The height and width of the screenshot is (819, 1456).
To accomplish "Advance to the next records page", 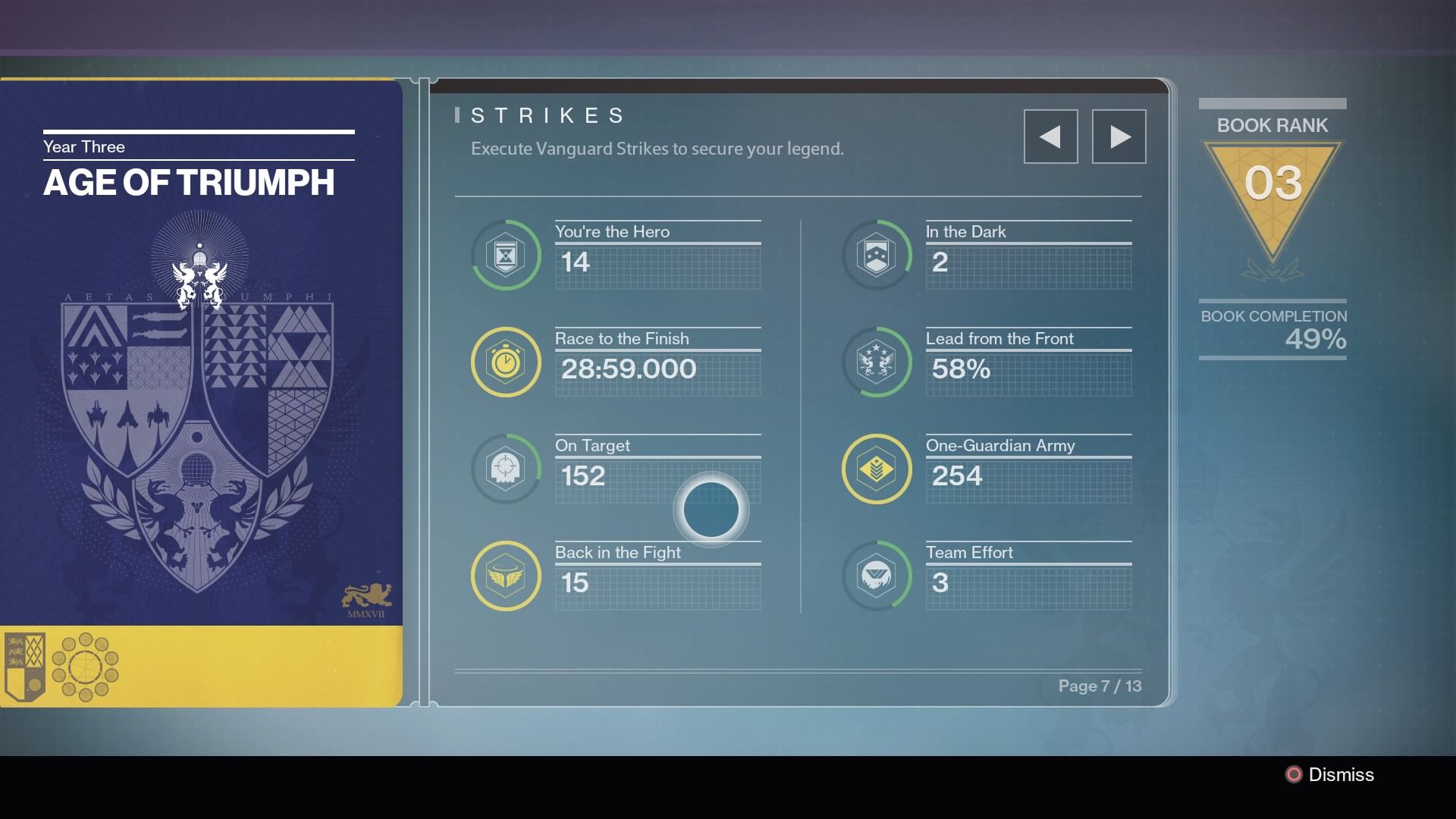I will pyautogui.click(x=1119, y=136).
